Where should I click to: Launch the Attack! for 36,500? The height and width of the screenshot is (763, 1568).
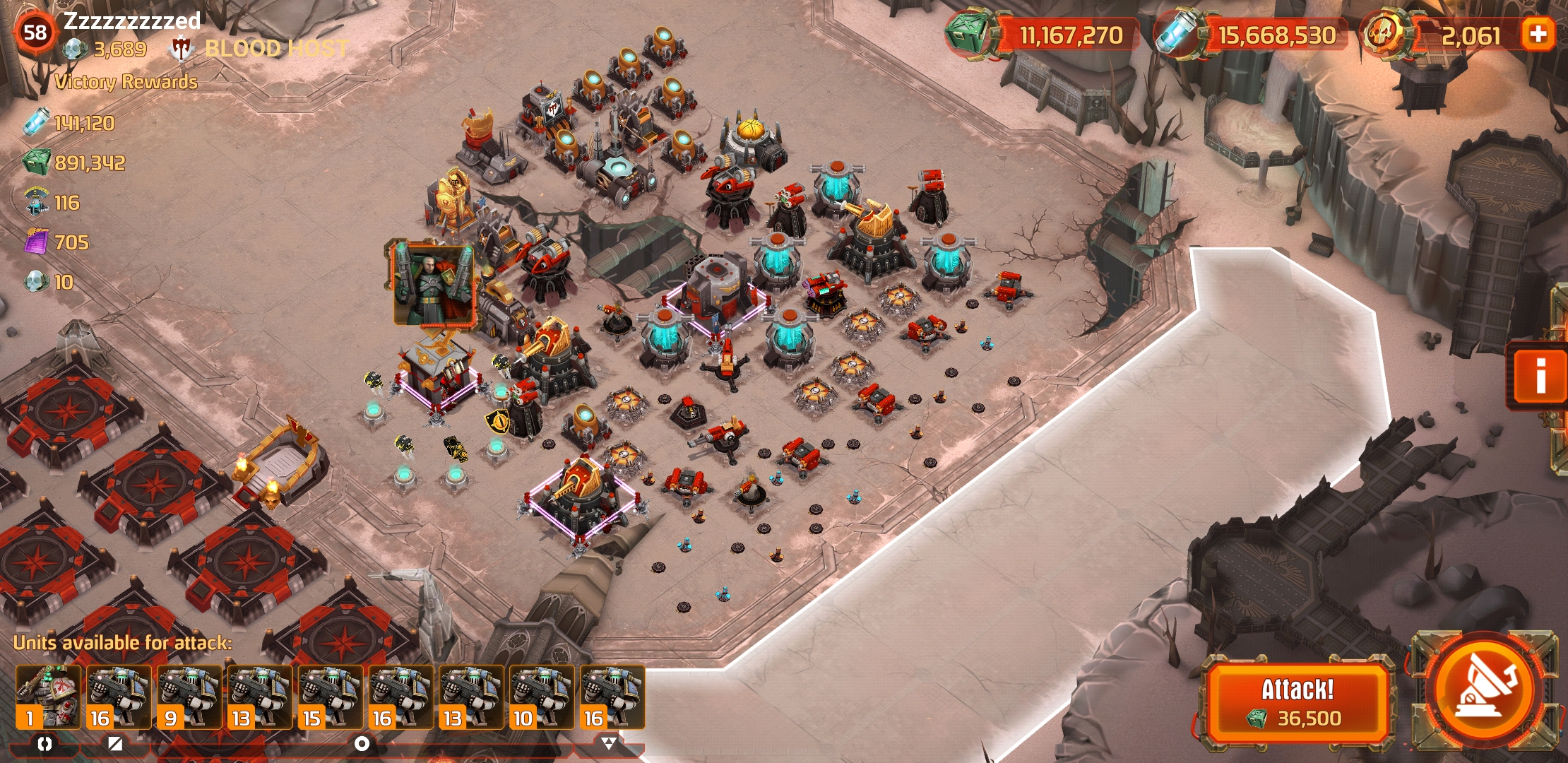tap(1297, 702)
